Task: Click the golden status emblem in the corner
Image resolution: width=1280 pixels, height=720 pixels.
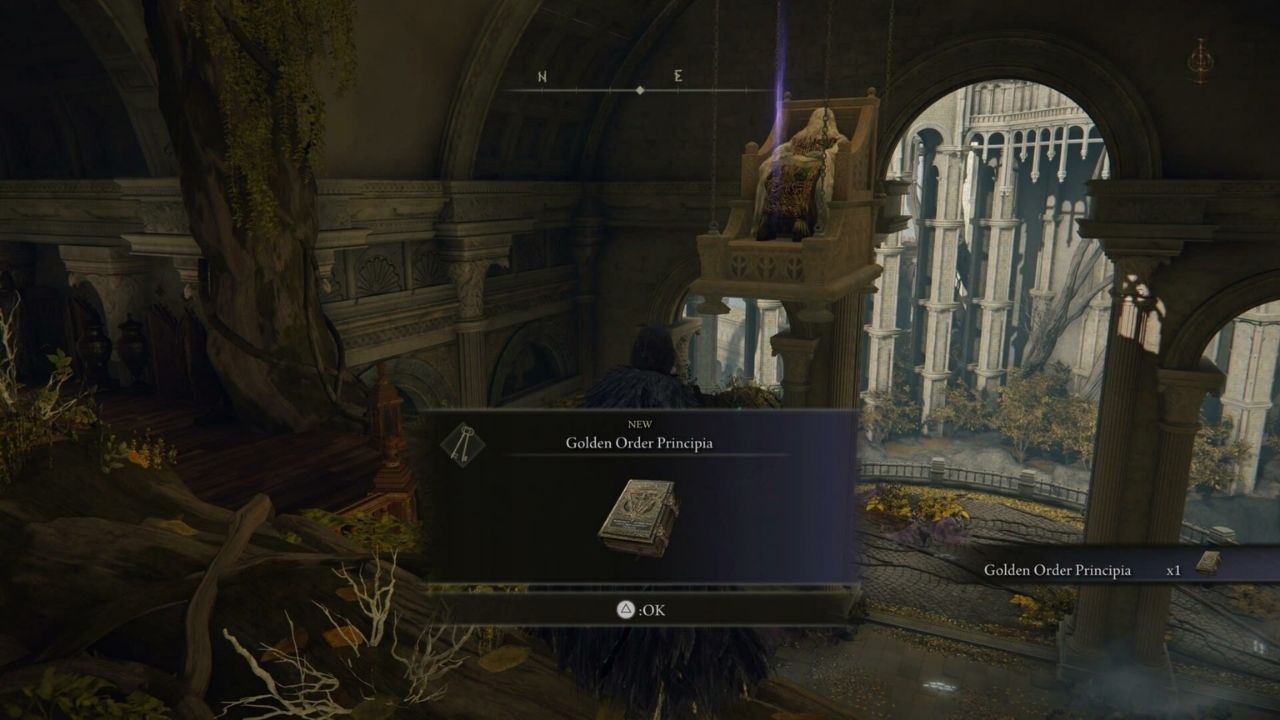Action: [x=1199, y=61]
